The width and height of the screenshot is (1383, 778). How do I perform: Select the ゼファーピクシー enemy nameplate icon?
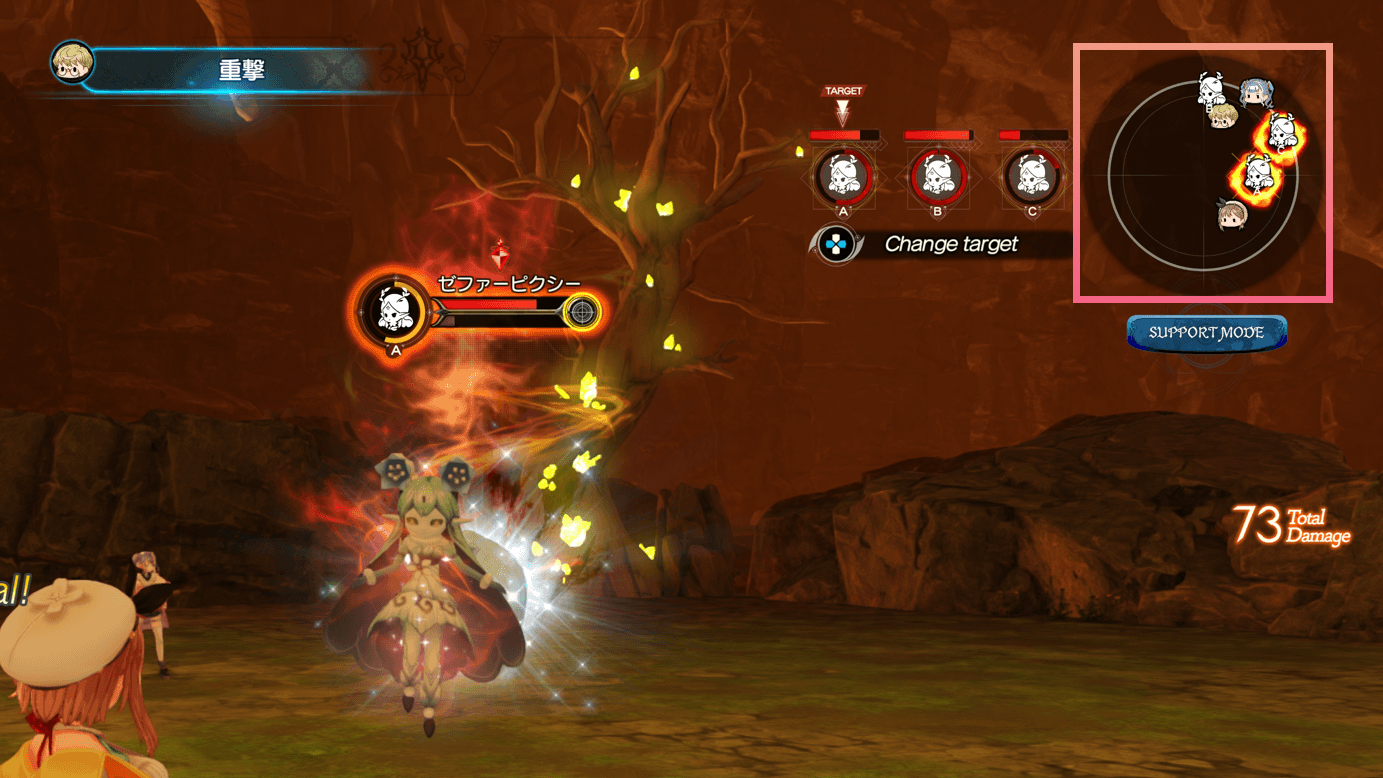tap(394, 310)
